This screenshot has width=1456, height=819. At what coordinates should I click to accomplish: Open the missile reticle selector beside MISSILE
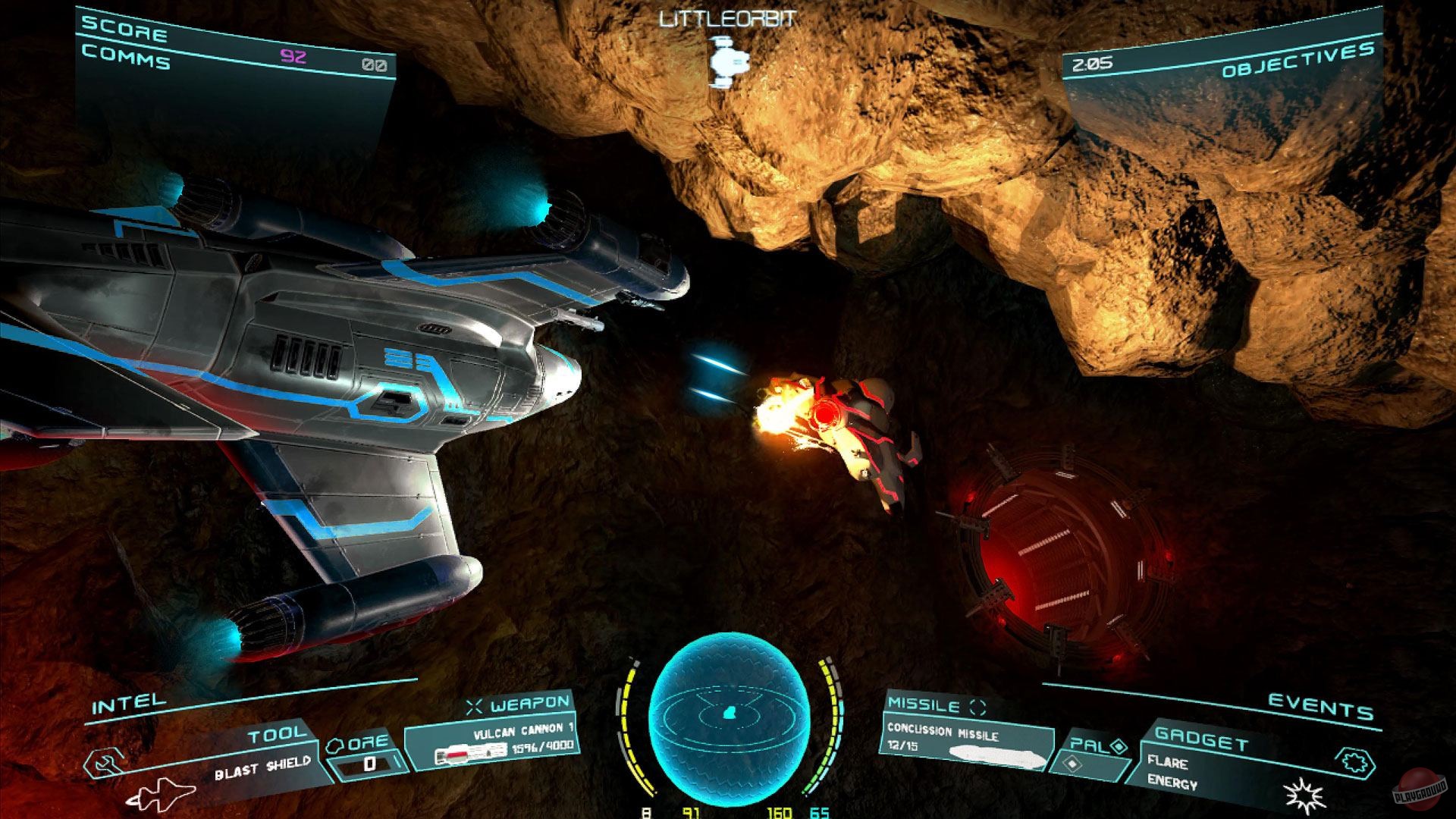click(x=977, y=705)
